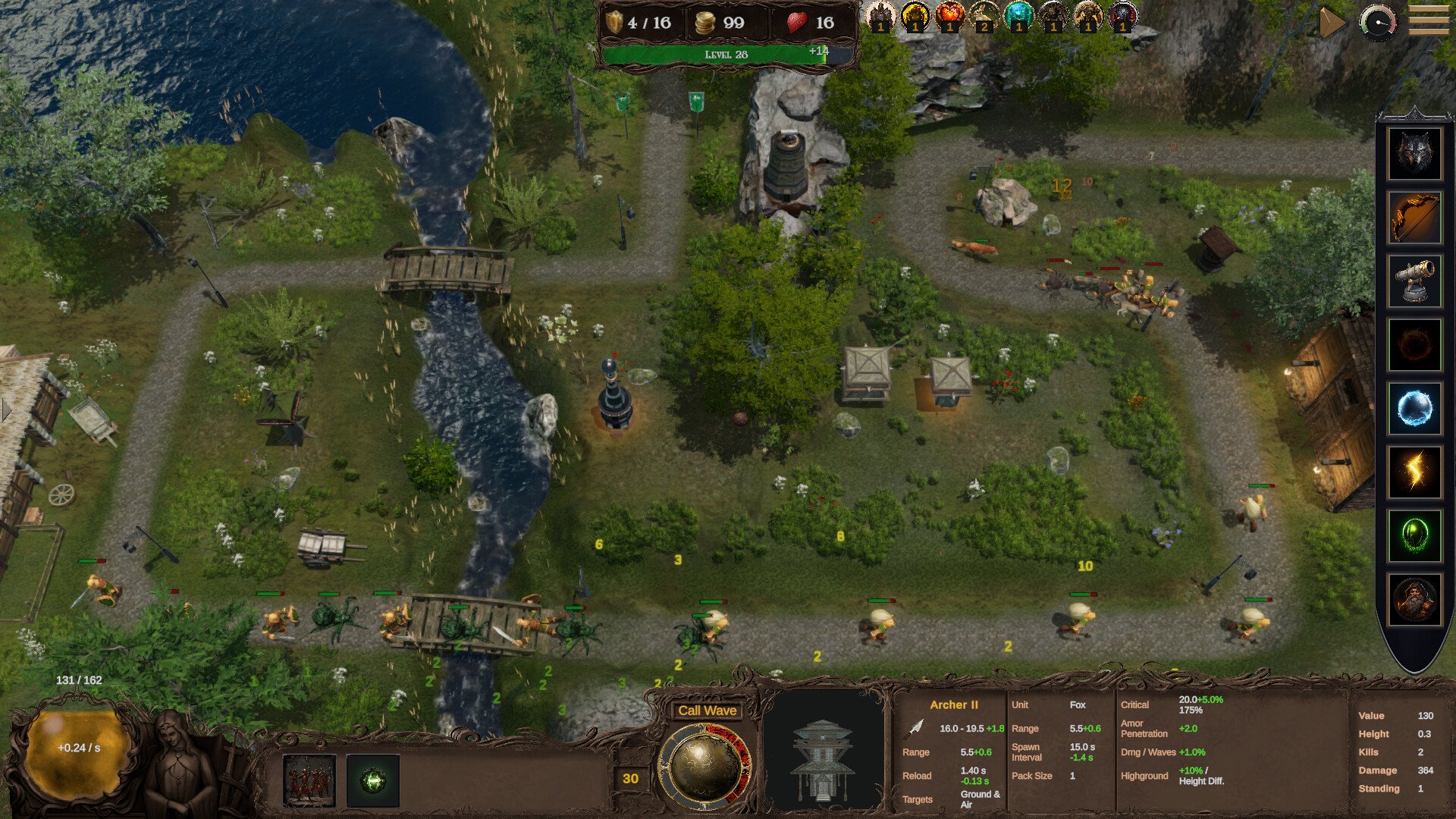Click the wave orb below Call Wave
The height and width of the screenshot is (819, 1456).
(704, 767)
